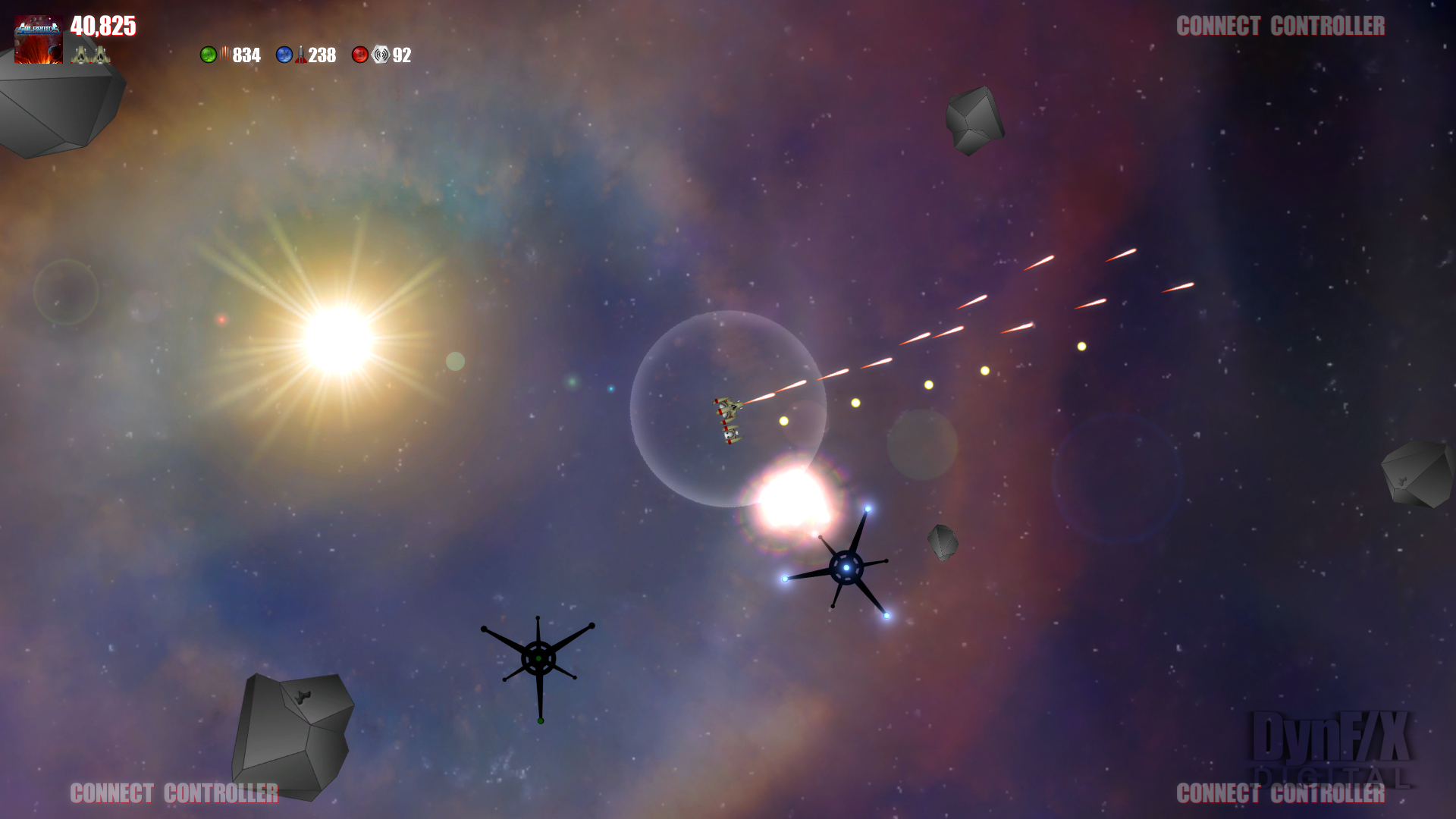Click the sonic wave emblem beside 92
This screenshot has width=1456, height=819.
[379, 55]
